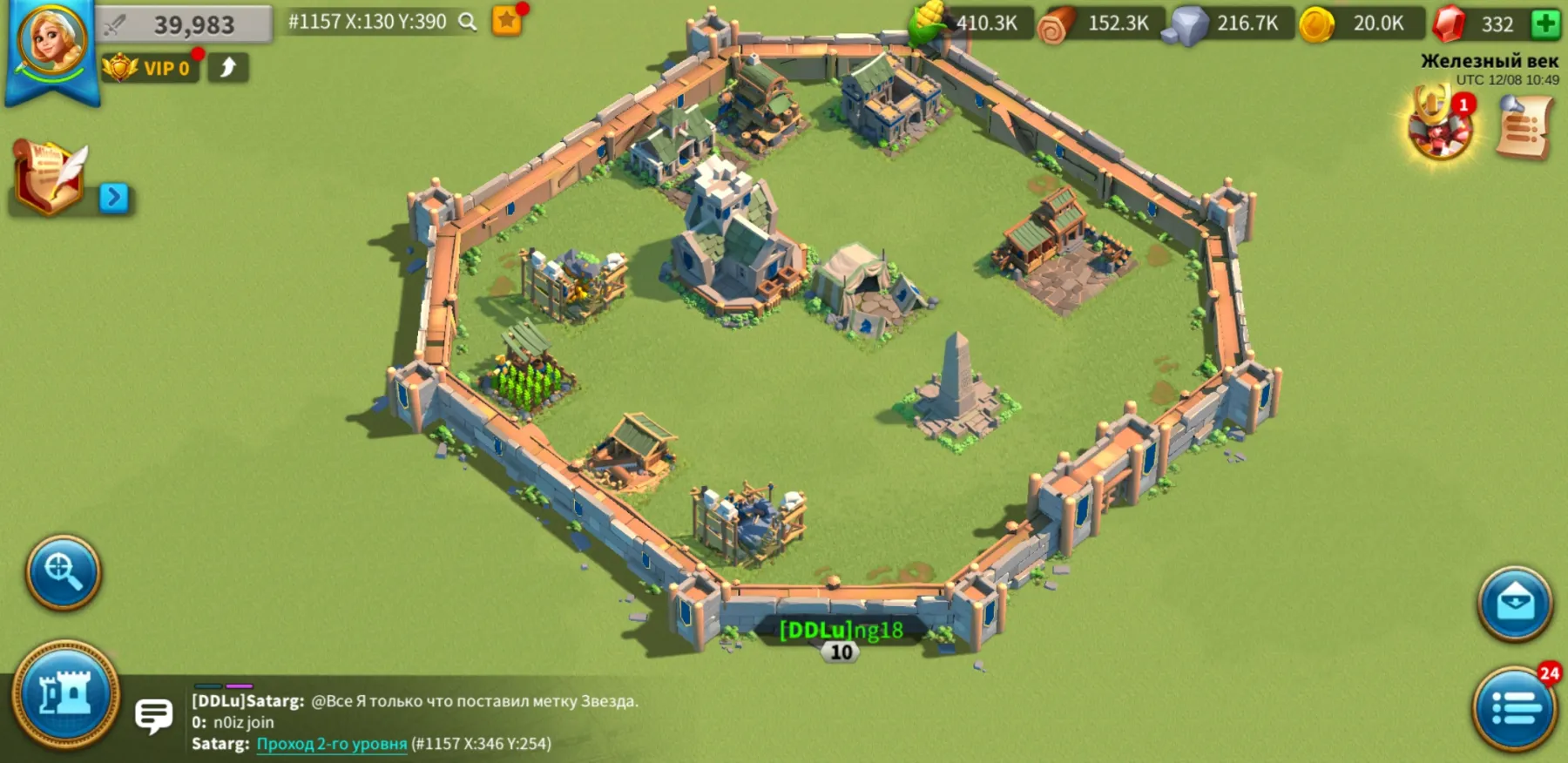Return to city with castle button
The height and width of the screenshot is (763, 1568).
point(65,694)
